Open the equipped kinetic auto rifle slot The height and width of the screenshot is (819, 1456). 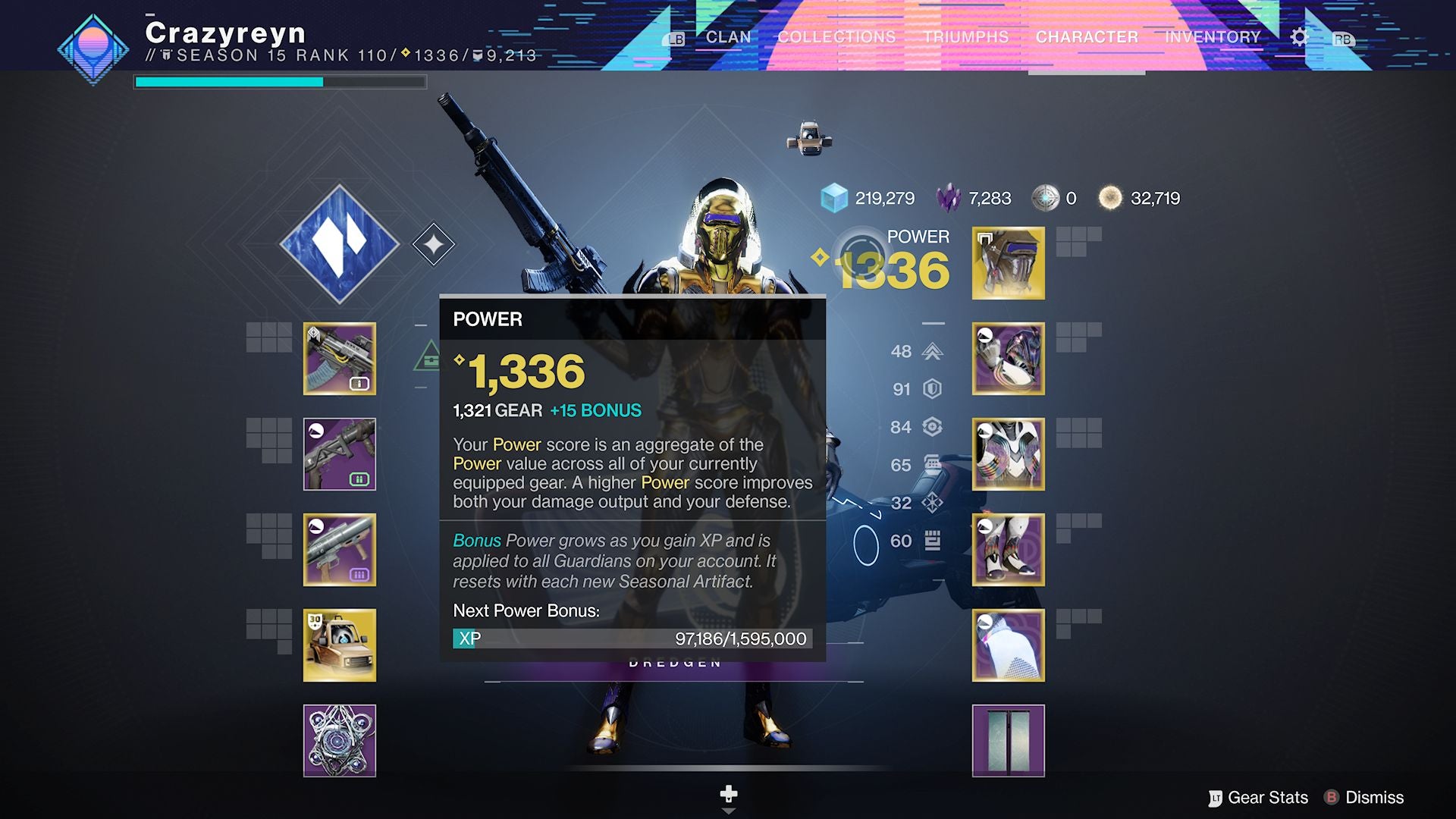(340, 359)
